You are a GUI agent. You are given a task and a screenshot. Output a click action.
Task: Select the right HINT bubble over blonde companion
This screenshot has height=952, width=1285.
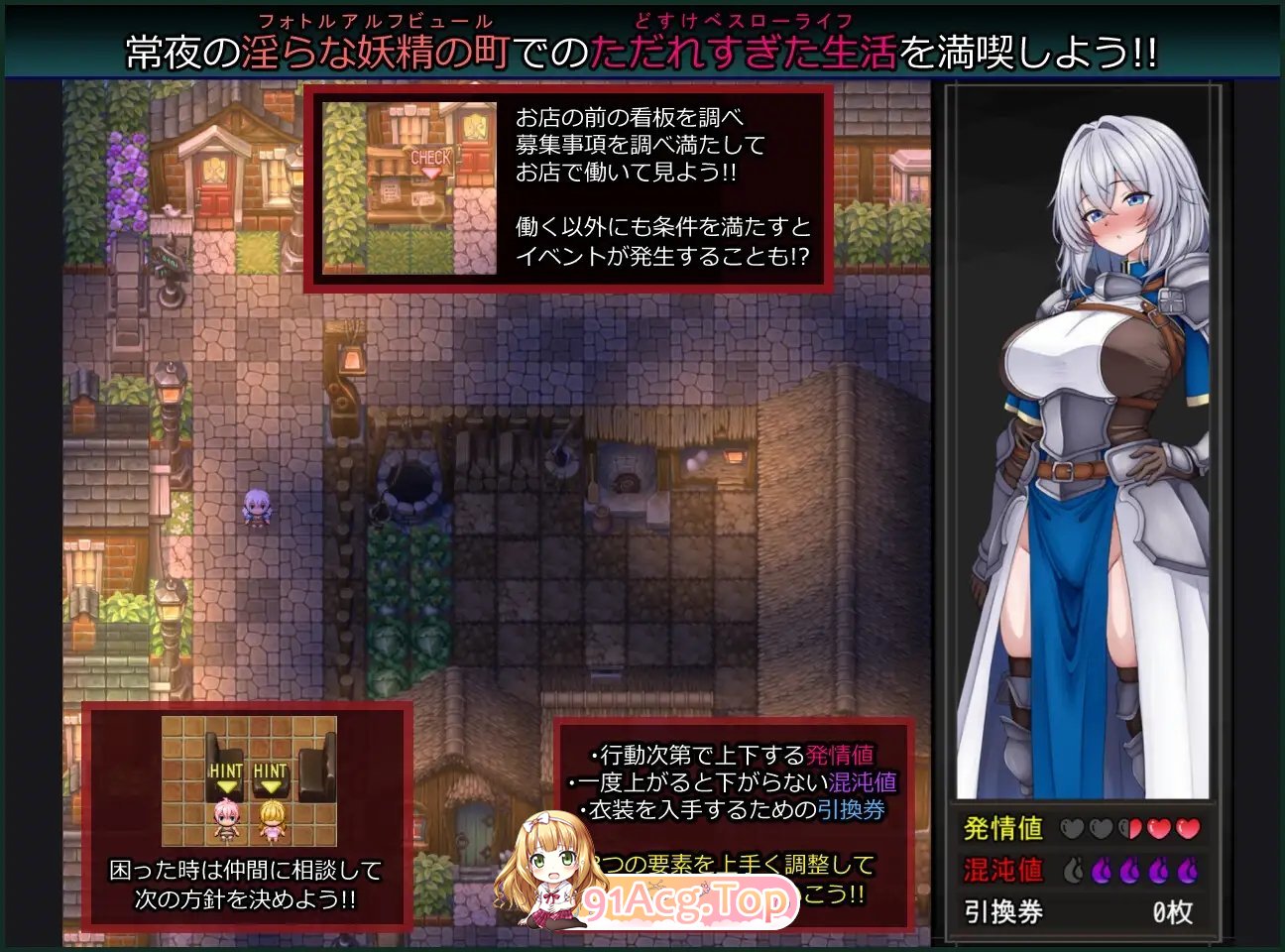[271, 769]
